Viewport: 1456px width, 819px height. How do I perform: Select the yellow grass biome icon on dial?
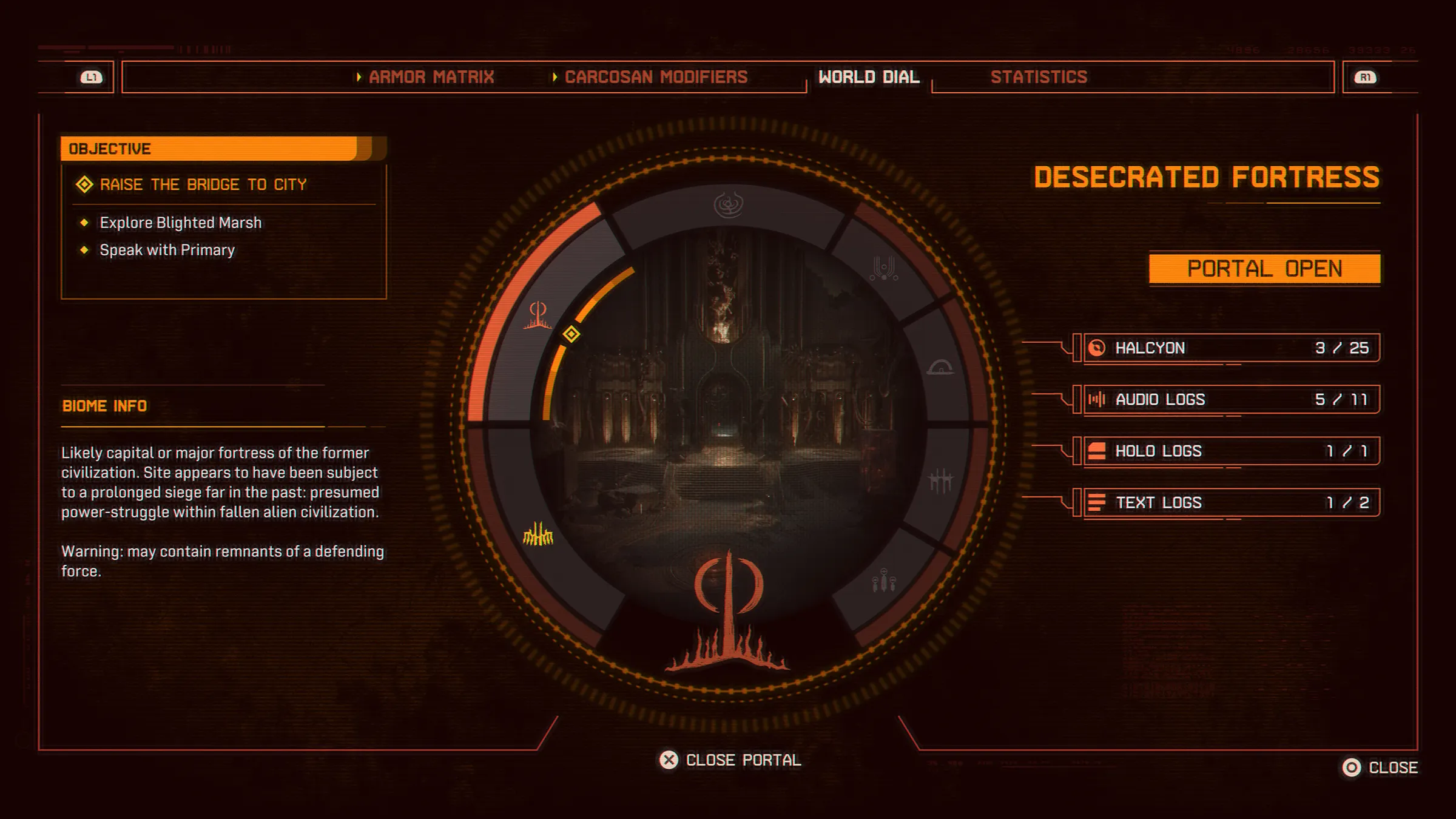pos(538,535)
